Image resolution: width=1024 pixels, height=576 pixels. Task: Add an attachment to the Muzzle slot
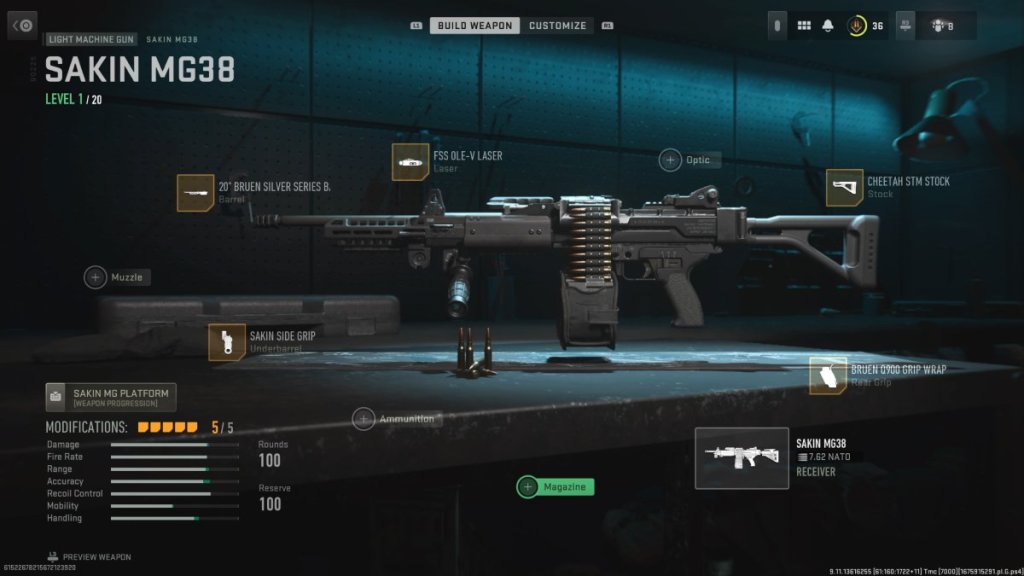[x=96, y=277]
